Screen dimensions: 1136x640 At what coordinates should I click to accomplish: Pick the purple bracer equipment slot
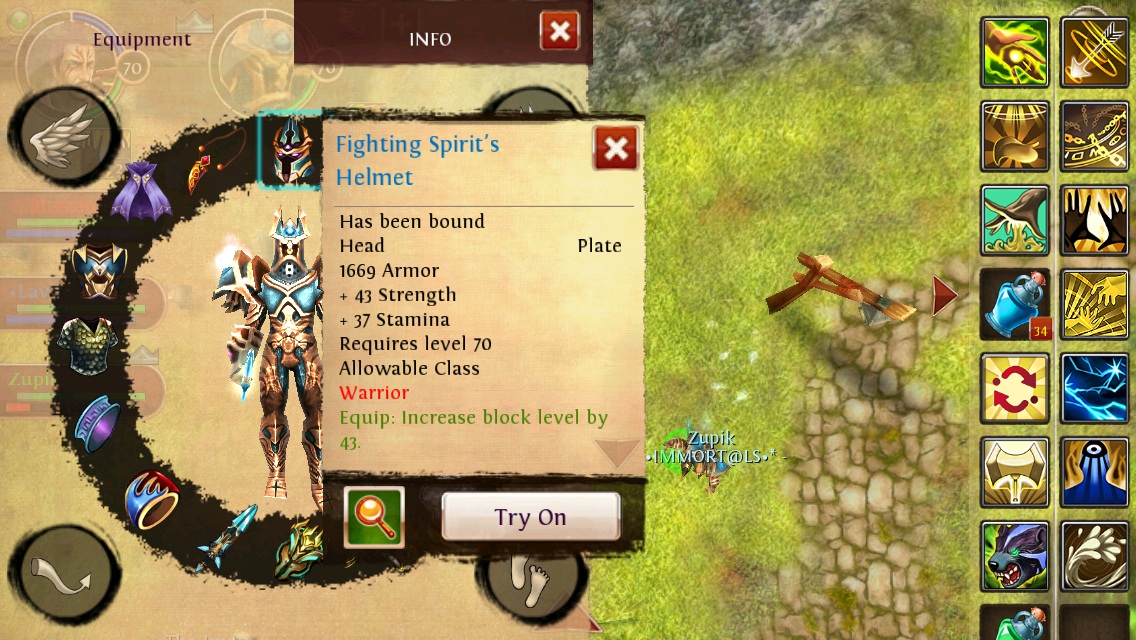(97, 422)
